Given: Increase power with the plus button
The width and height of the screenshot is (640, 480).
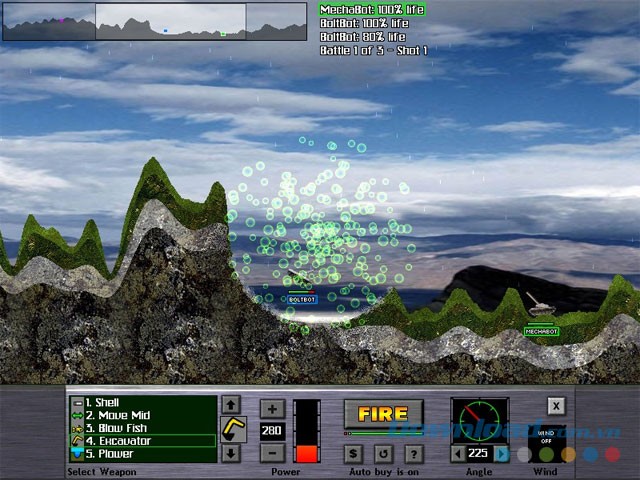Looking at the screenshot, I should (x=272, y=408).
